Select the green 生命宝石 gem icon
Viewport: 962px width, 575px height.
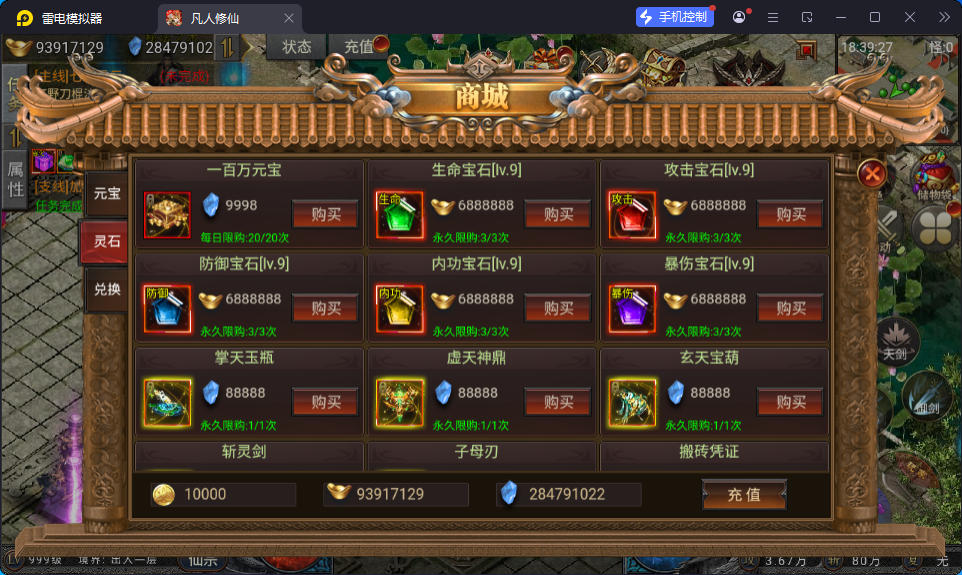399,214
